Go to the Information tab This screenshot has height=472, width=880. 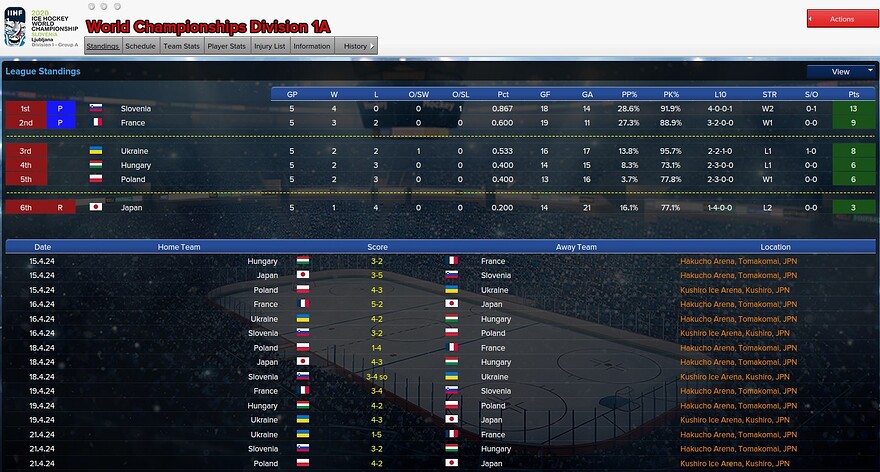click(312, 46)
